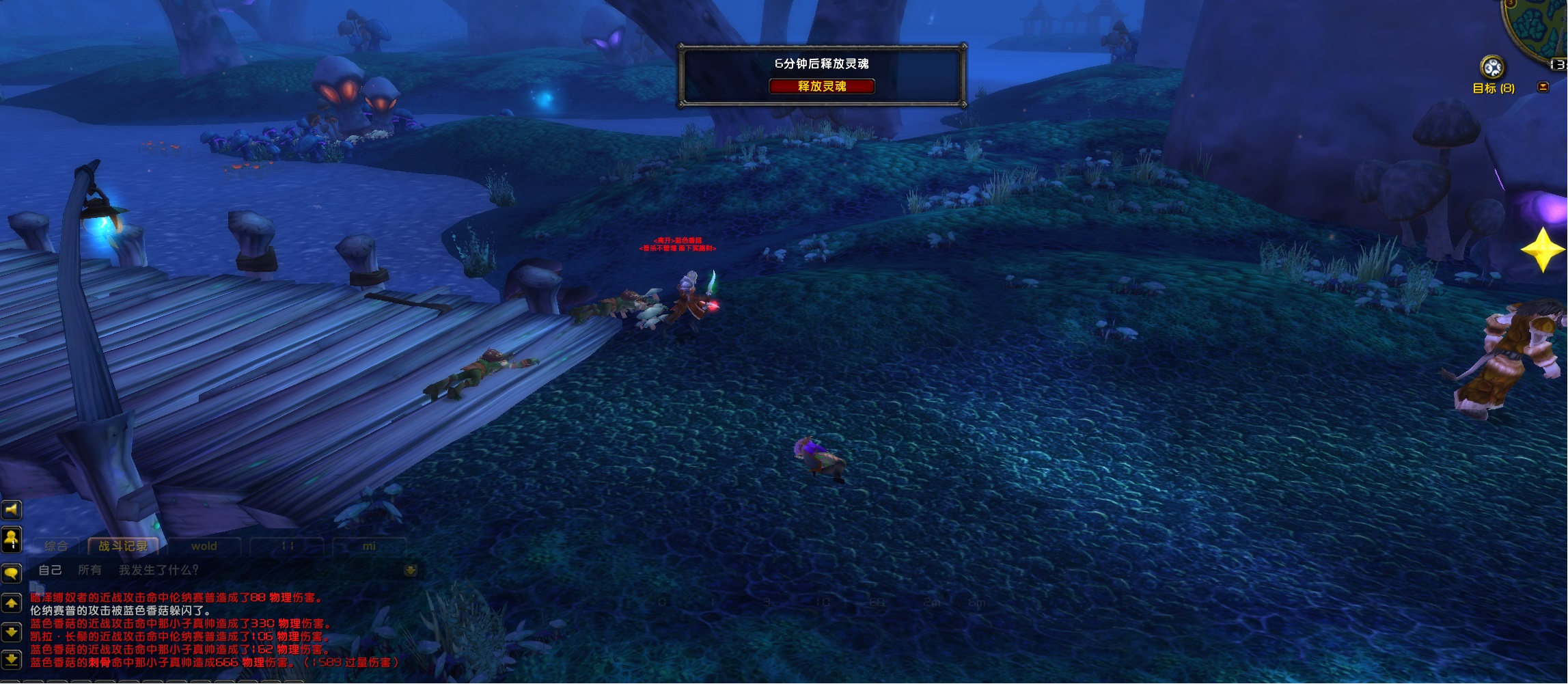
Task: Click the red 释放灵魂 release spirit button
Action: coord(821,86)
